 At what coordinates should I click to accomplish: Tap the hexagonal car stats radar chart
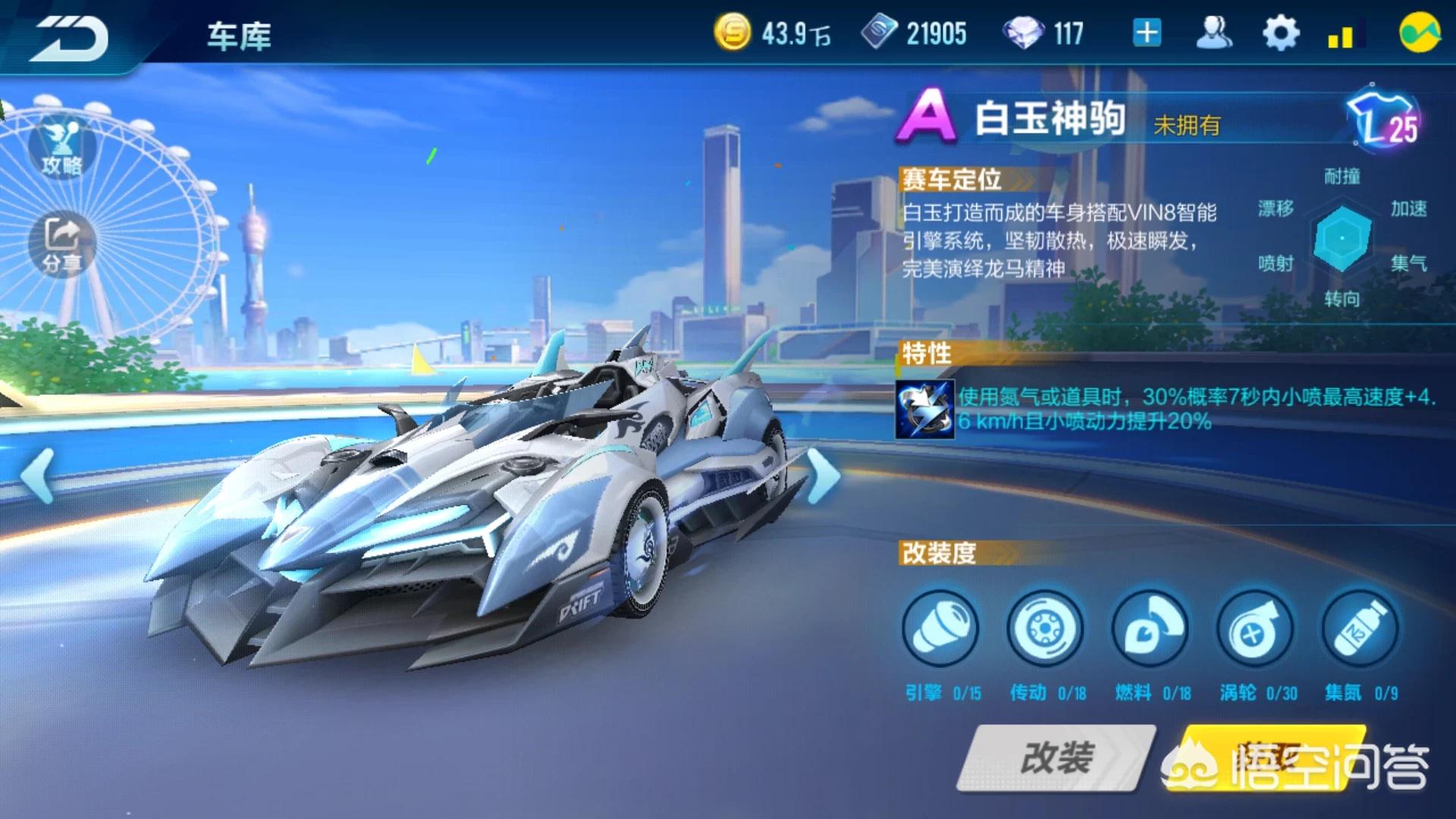click(1341, 238)
